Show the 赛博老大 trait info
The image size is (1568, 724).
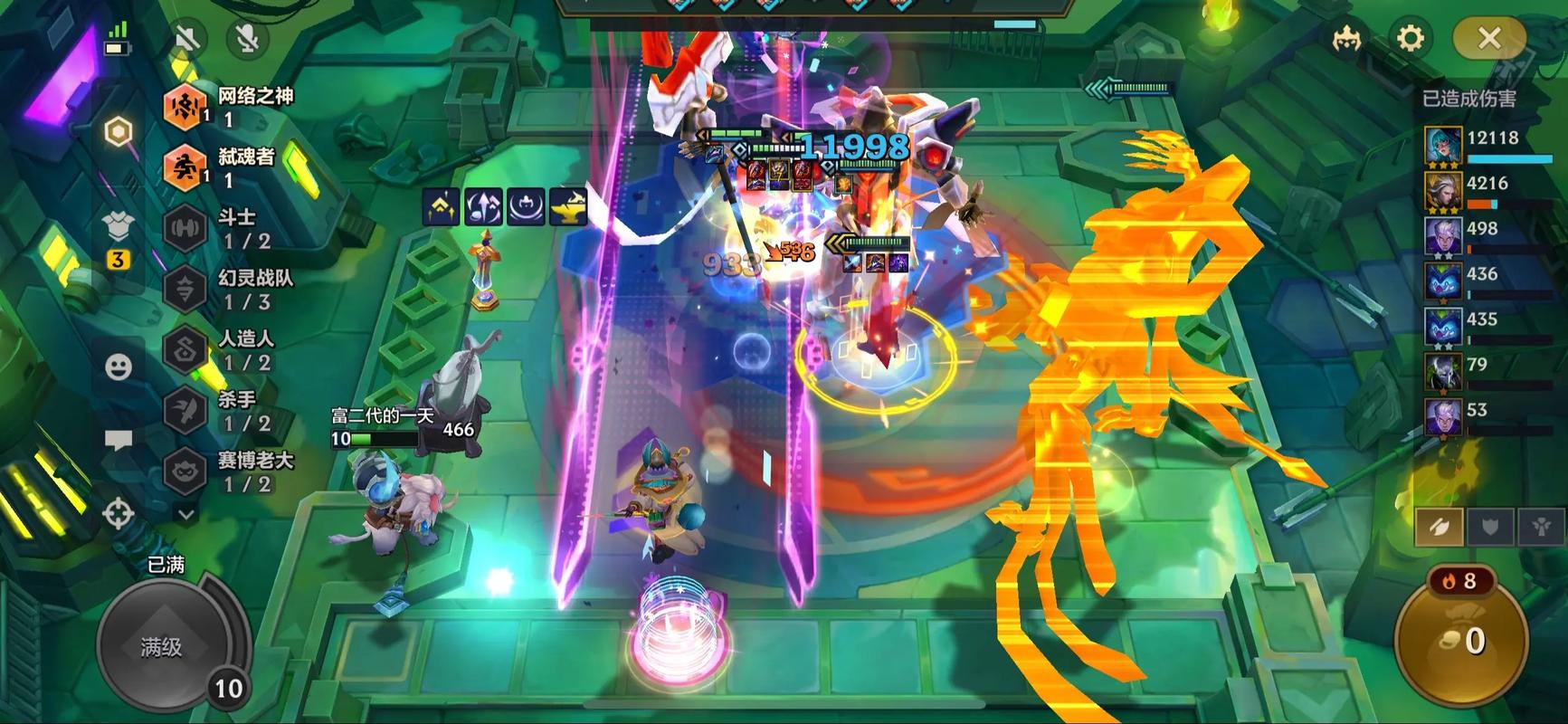click(x=229, y=472)
